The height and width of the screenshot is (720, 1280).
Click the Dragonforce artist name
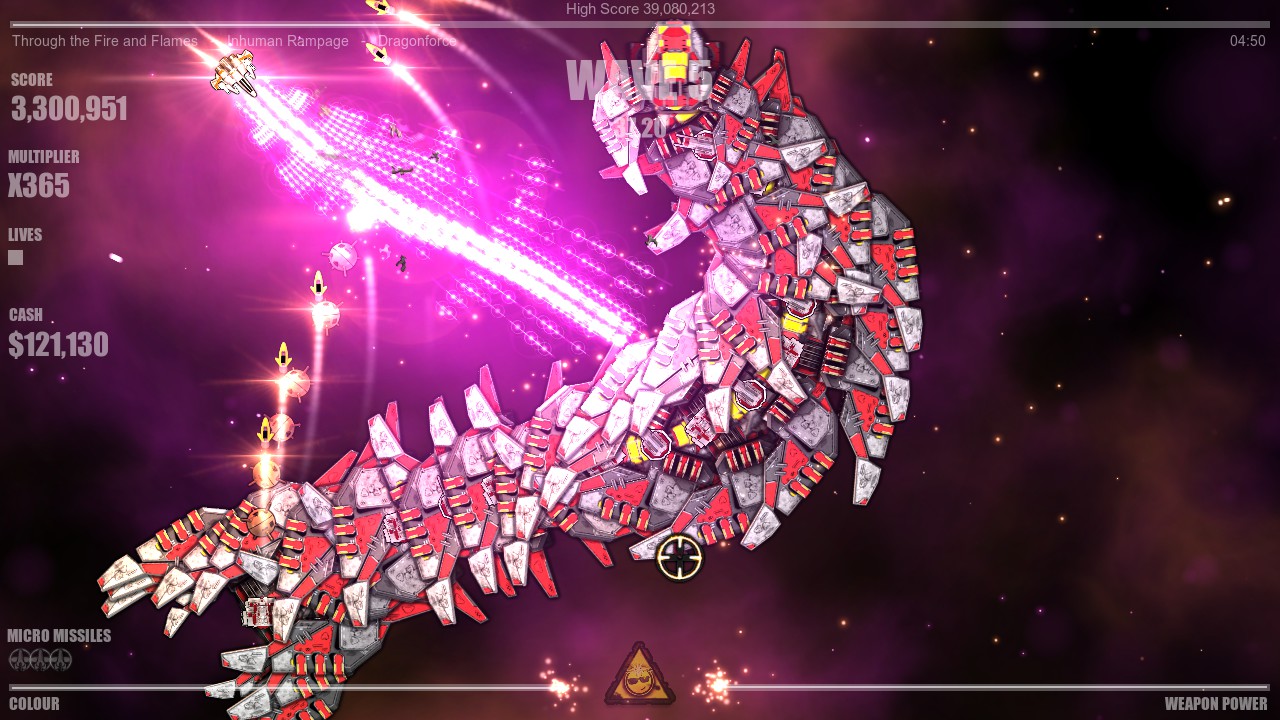415,41
